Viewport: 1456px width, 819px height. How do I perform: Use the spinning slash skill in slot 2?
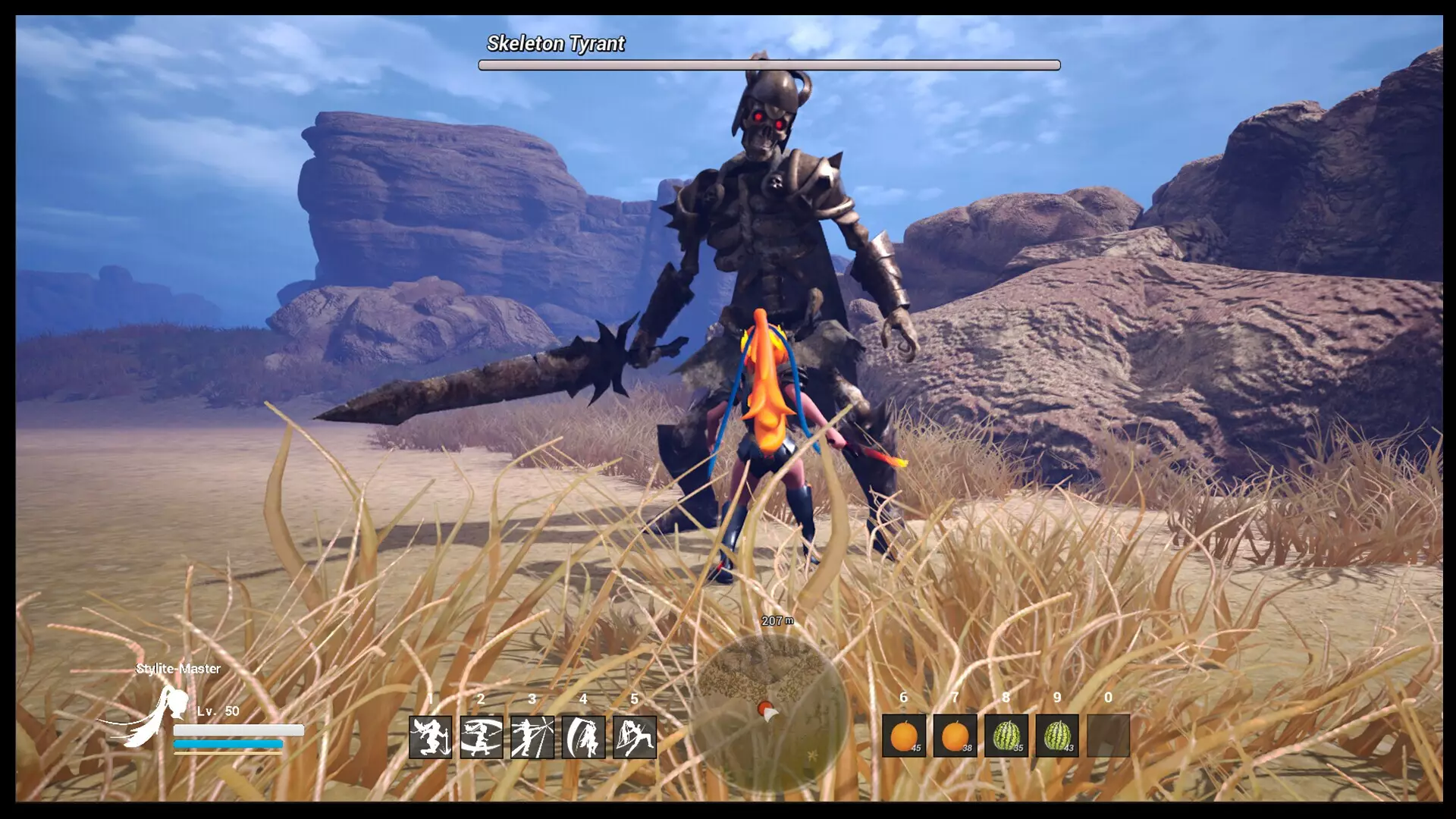(x=481, y=736)
